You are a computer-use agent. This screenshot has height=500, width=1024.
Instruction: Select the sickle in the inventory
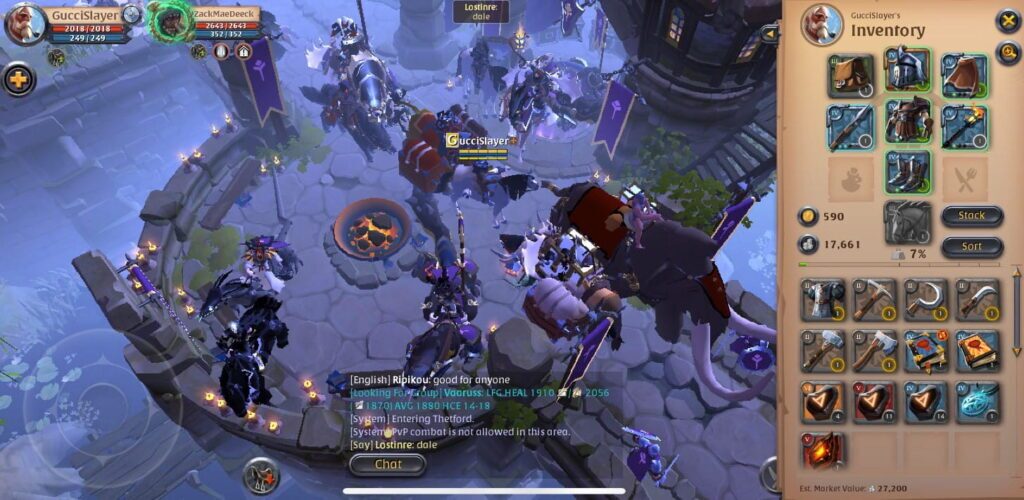[926, 300]
